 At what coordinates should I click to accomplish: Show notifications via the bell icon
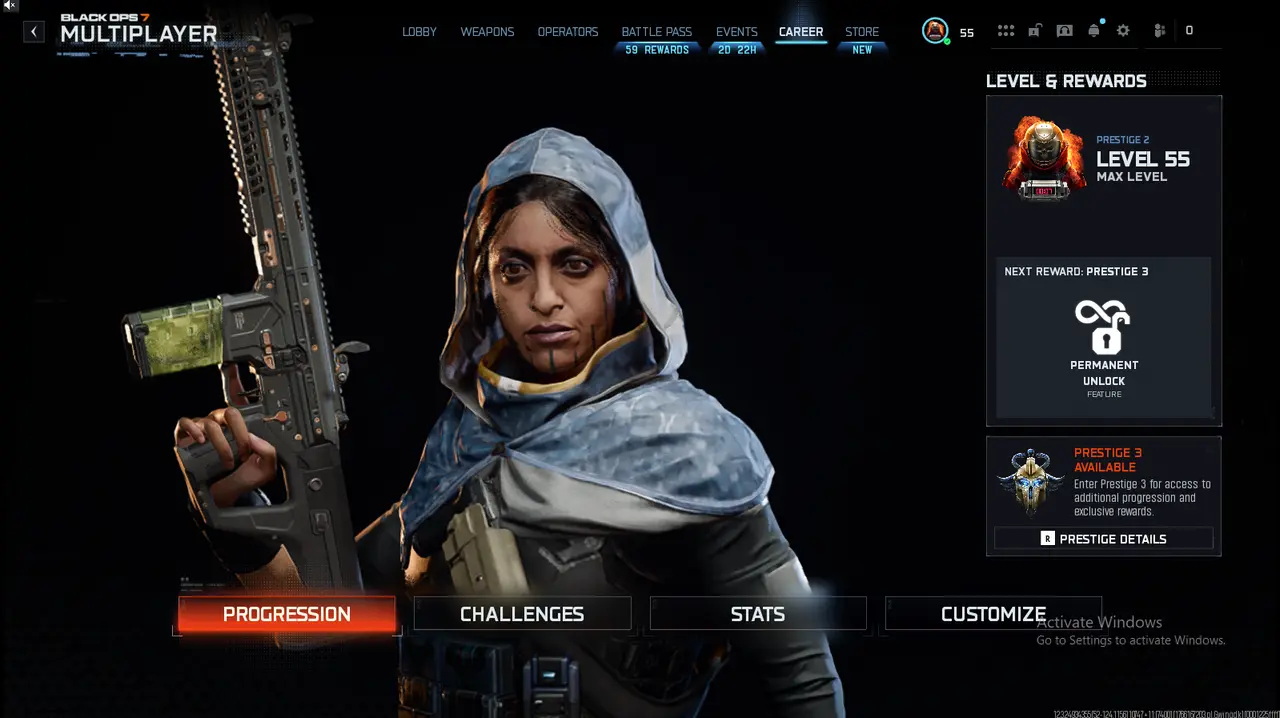[1094, 31]
